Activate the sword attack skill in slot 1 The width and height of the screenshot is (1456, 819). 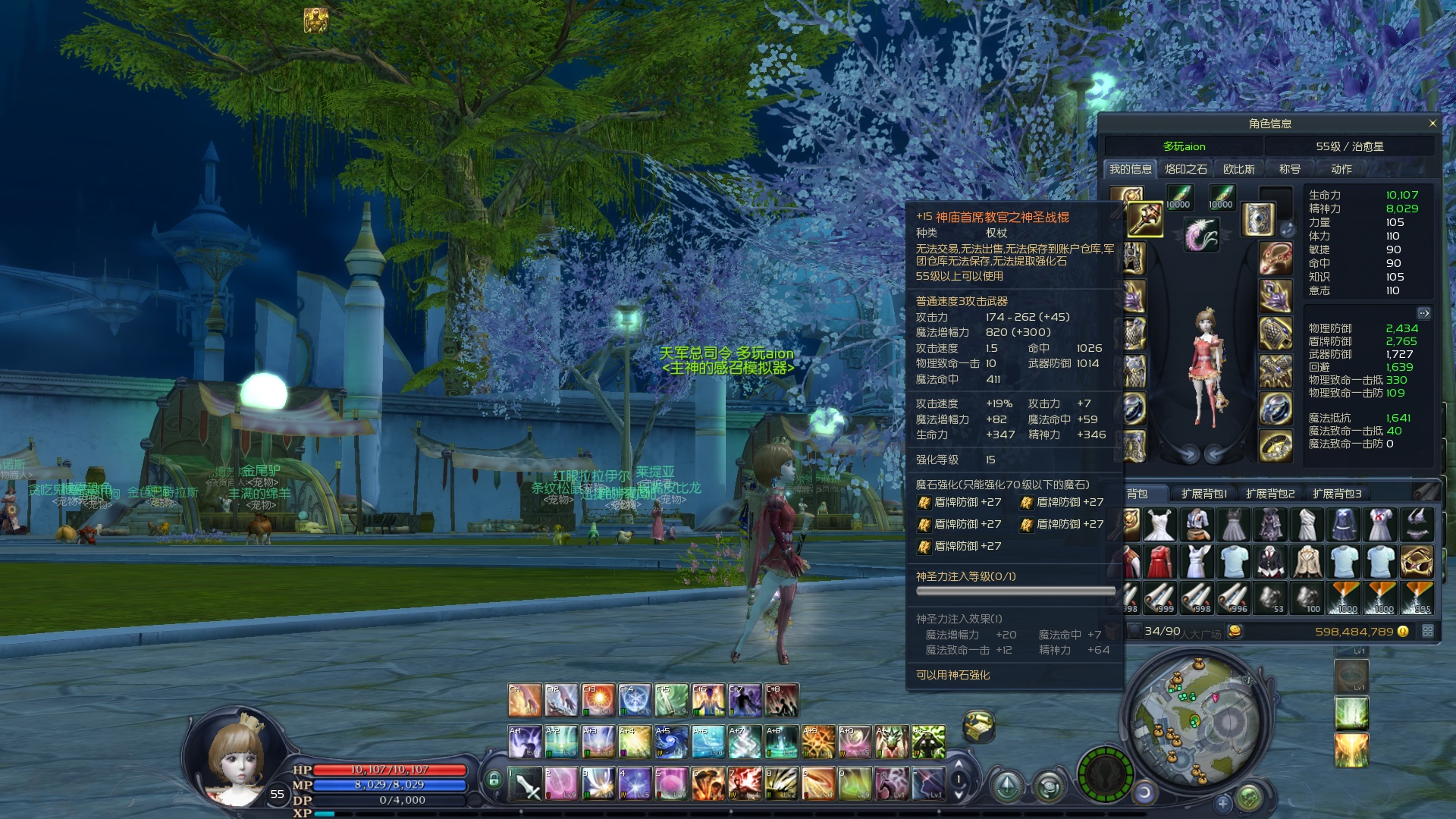524,784
